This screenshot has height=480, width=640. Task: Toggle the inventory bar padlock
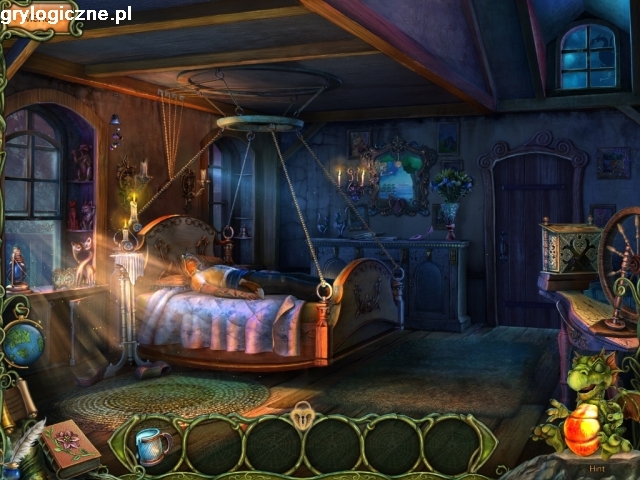pyautogui.click(x=304, y=415)
